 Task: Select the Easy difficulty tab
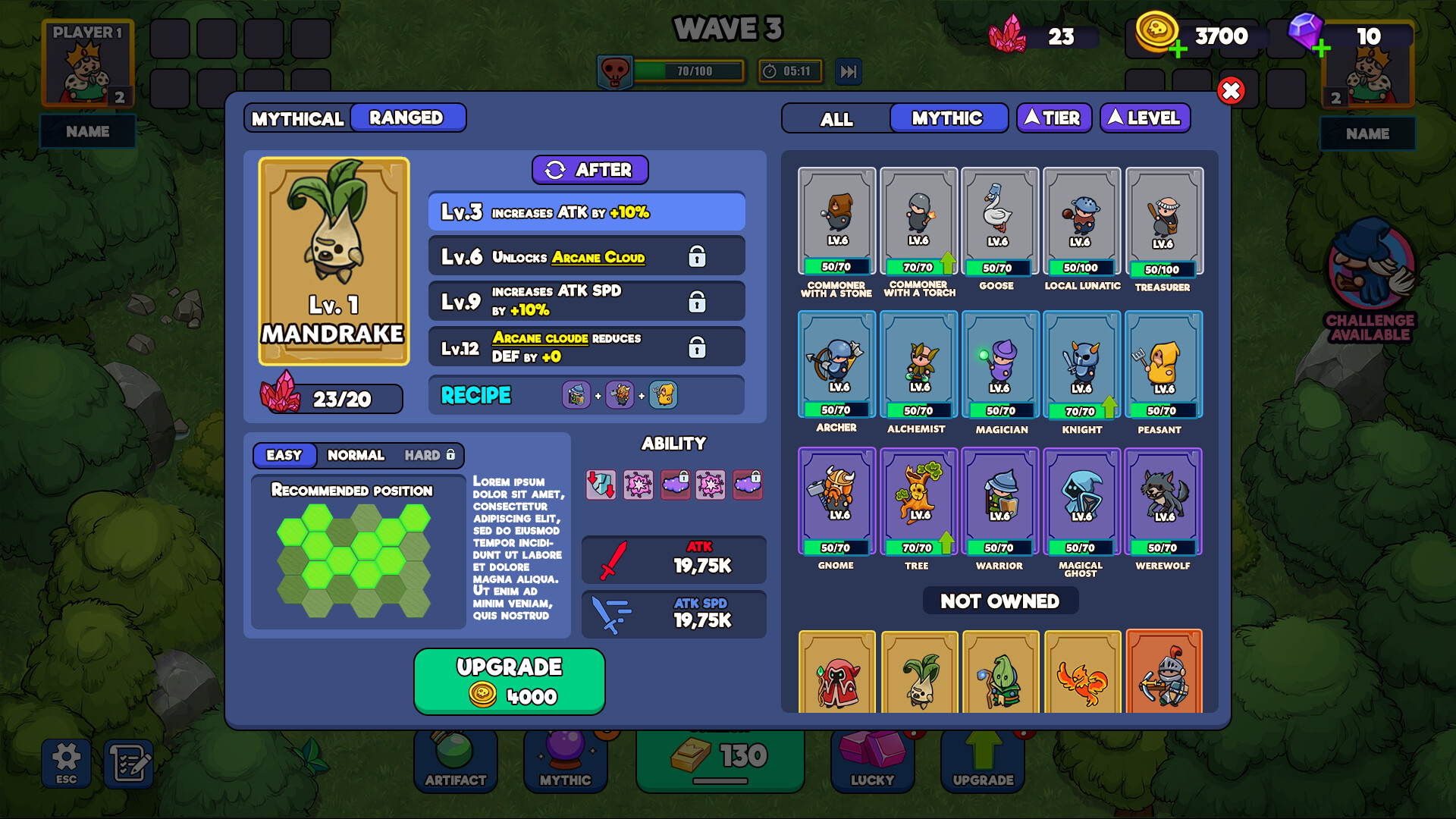284,455
